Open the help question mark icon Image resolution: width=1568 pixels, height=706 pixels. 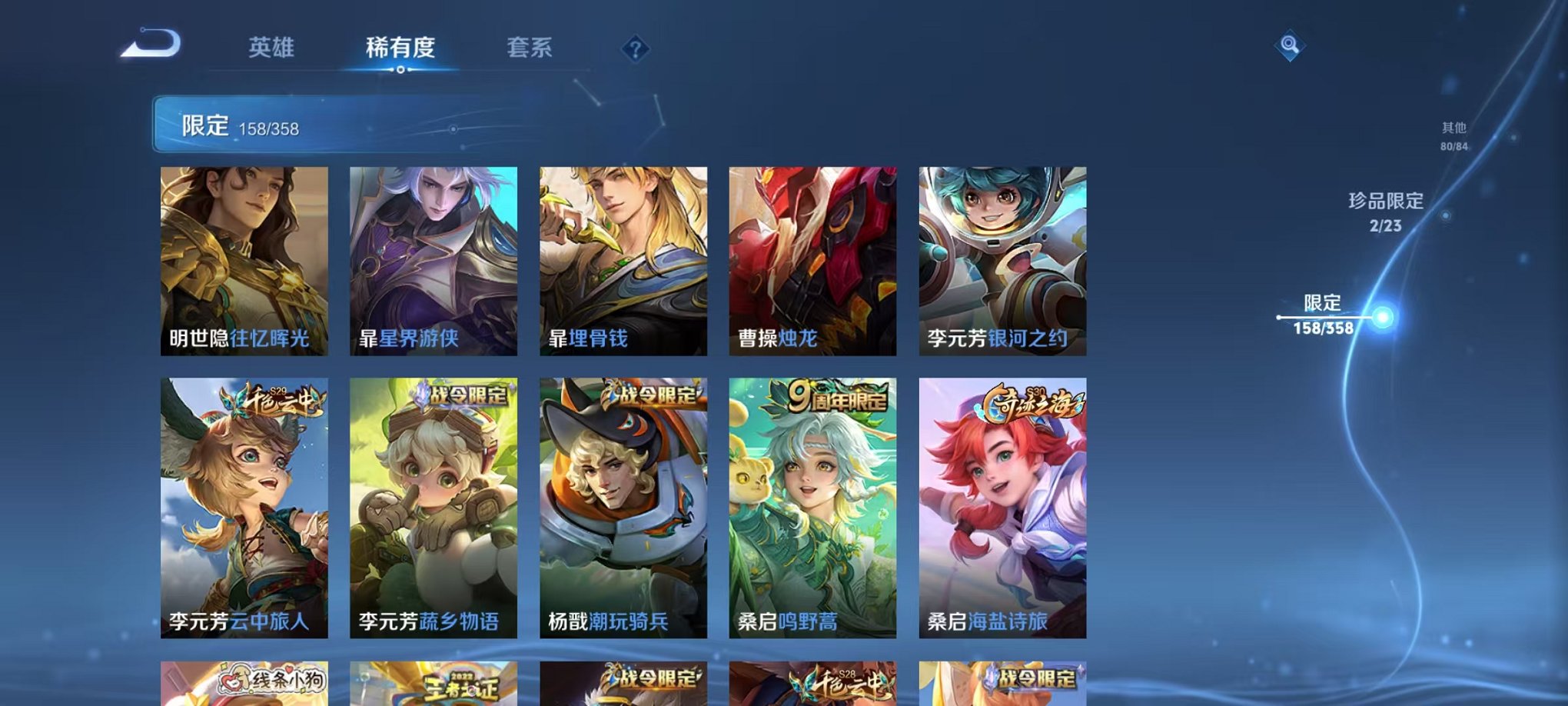point(634,48)
